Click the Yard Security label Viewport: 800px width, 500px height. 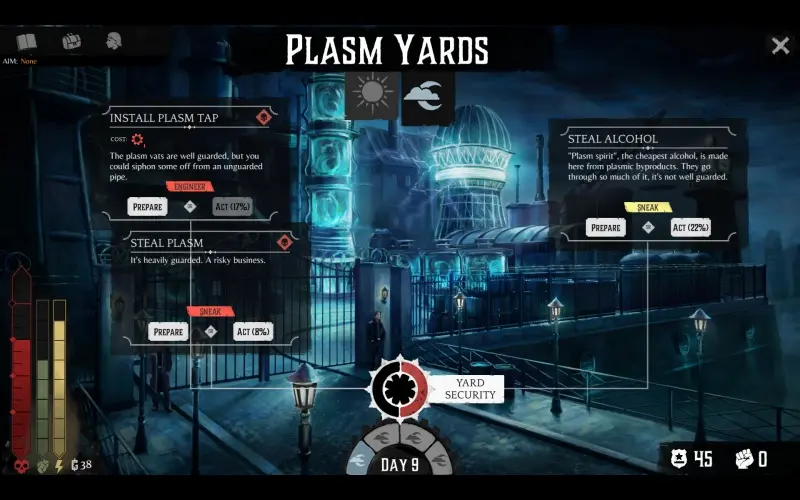pos(470,389)
